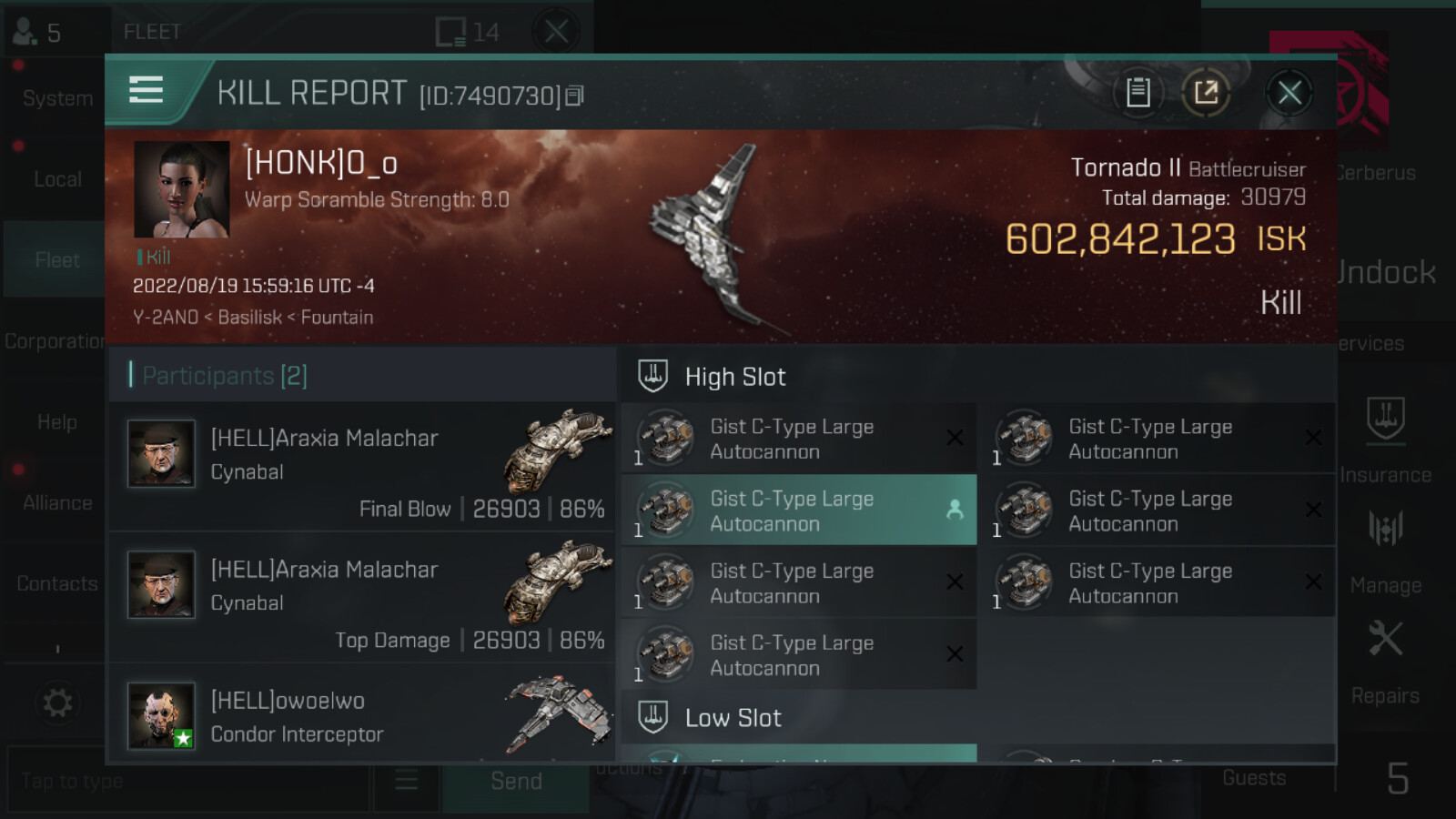Close the Kill Report window

coord(1289,93)
